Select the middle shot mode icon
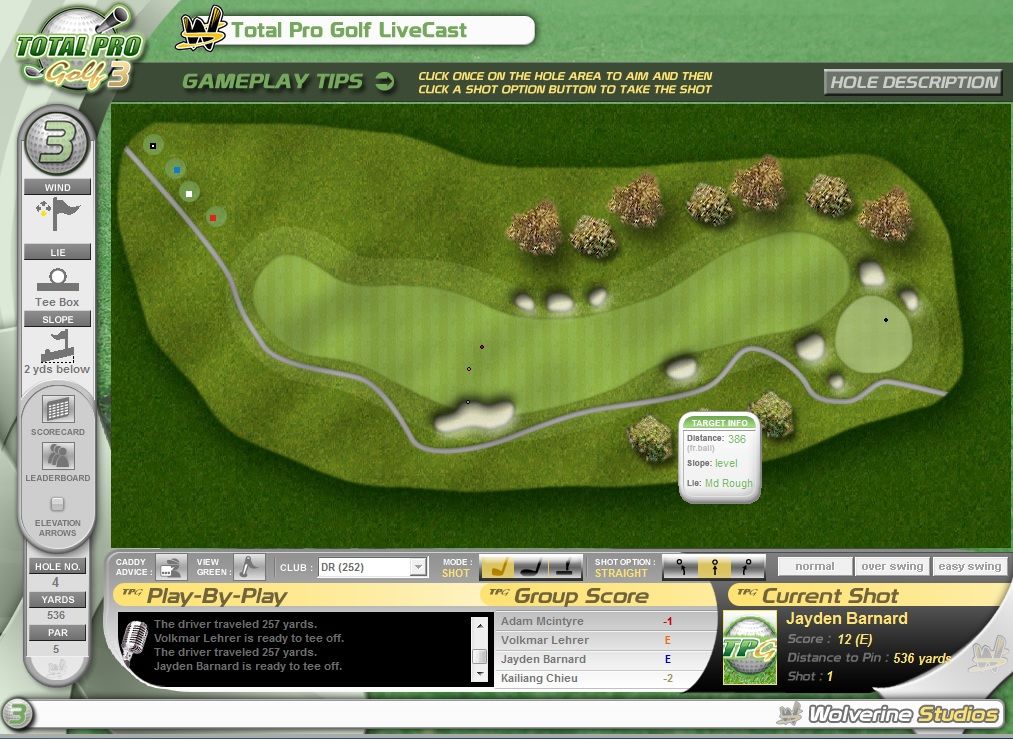The image size is (1013, 739). click(x=531, y=567)
